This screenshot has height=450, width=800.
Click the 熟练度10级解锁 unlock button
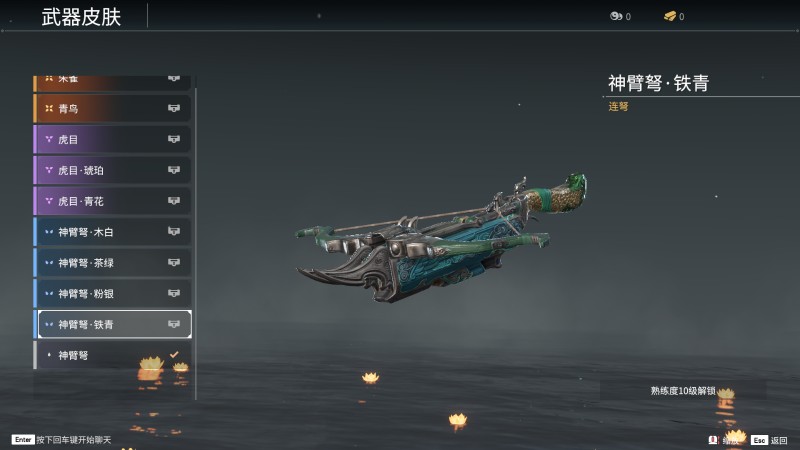pyautogui.click(x=683, y=390)
